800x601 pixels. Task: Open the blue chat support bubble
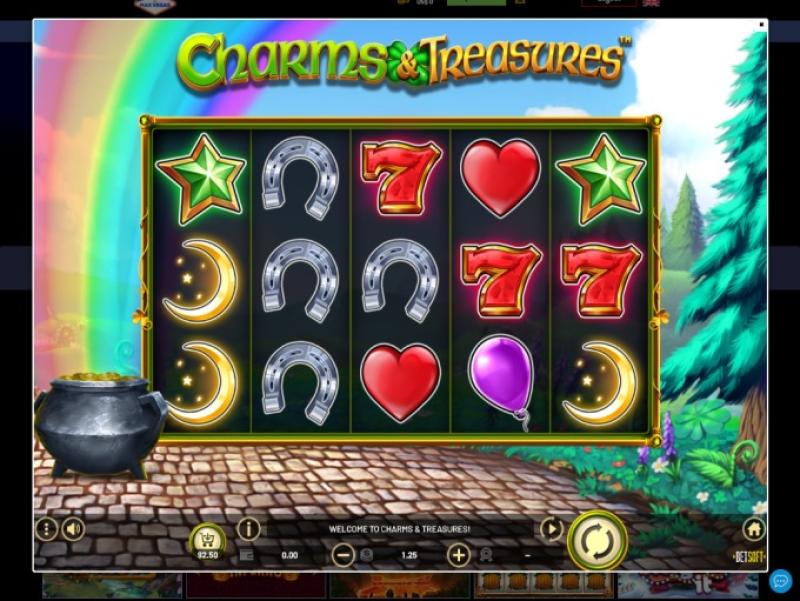[x=781, y=580]
